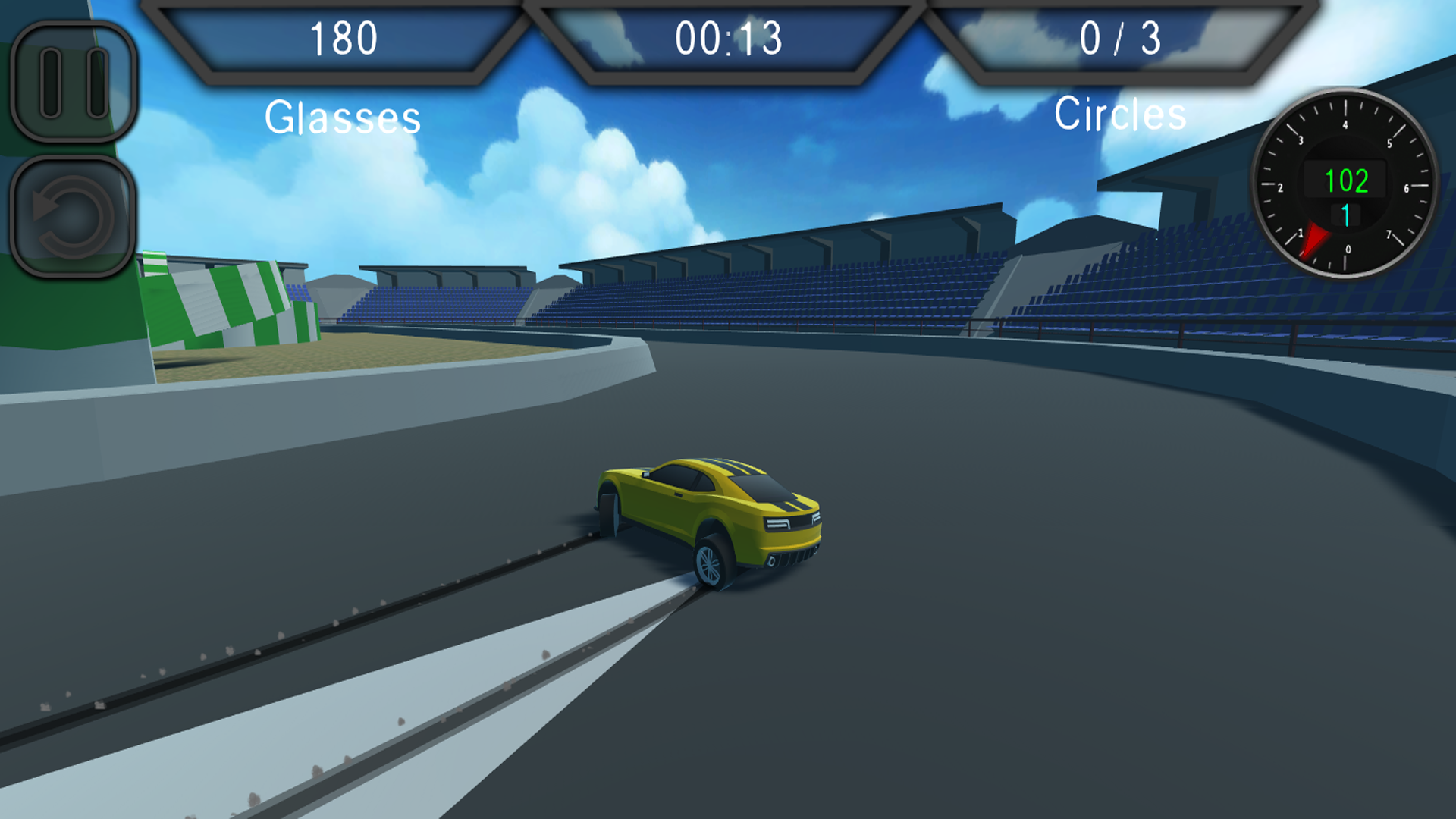The image size is (1456, 819).
Task: Tap the gear indicator showing 1
Action: pos(1345,215)
